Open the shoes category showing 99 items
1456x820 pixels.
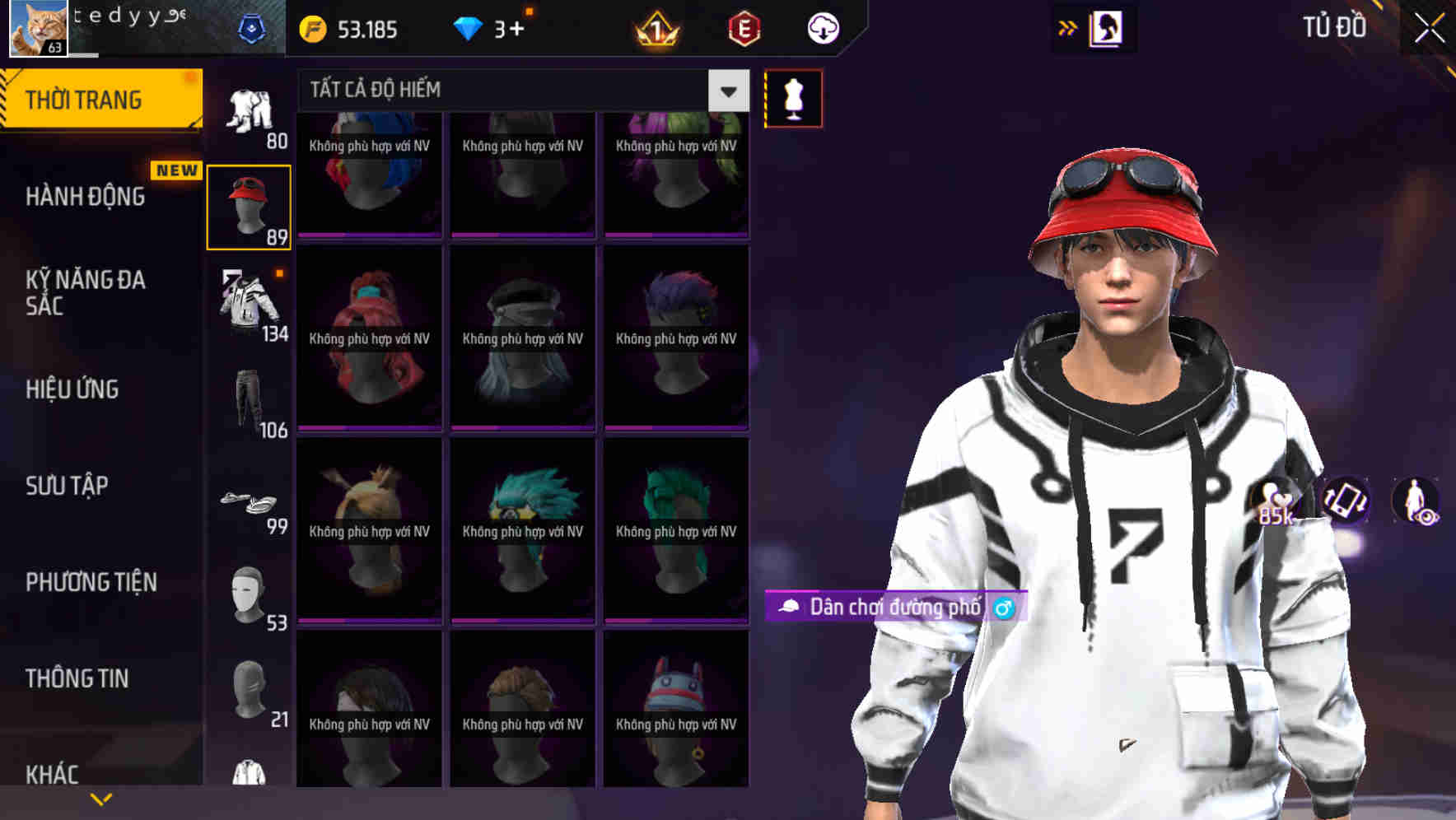point(250,502)
